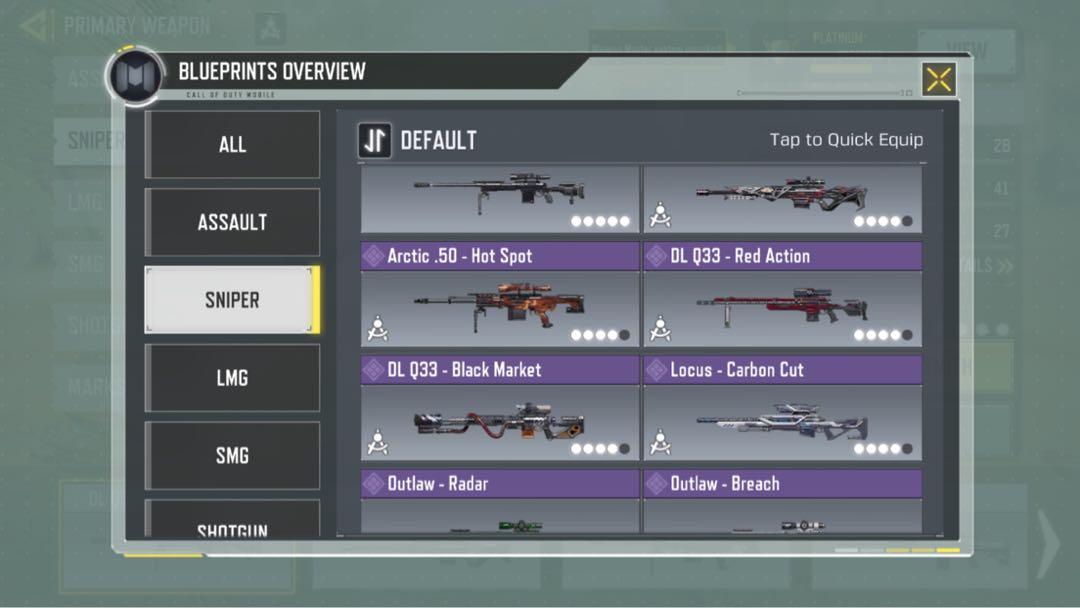This screenshot has width=1080, height=608.
Task: Select the ASSAULT category tab
Action: point(232,222)
